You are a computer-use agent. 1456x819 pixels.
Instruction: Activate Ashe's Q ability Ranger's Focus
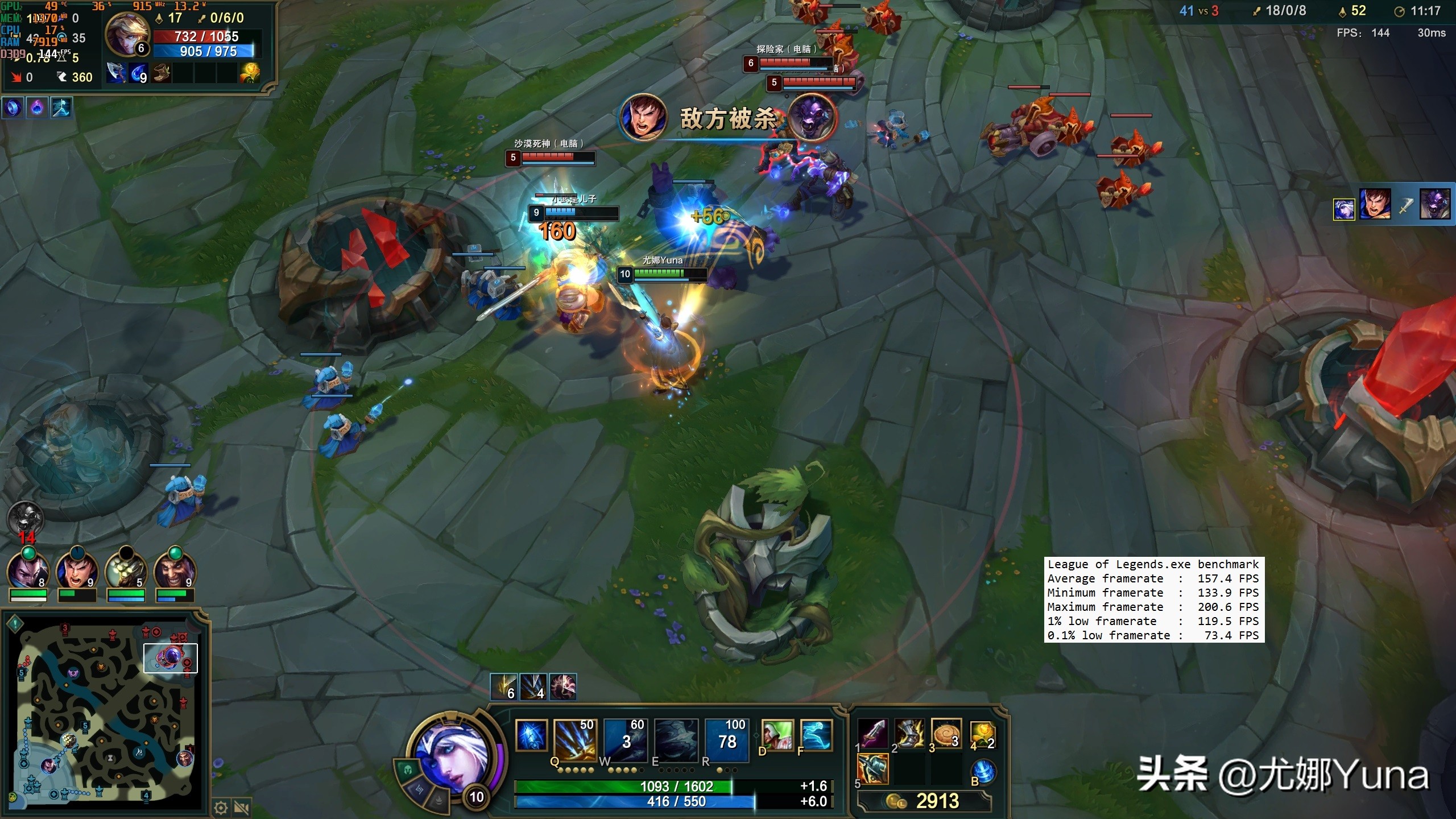574,741
